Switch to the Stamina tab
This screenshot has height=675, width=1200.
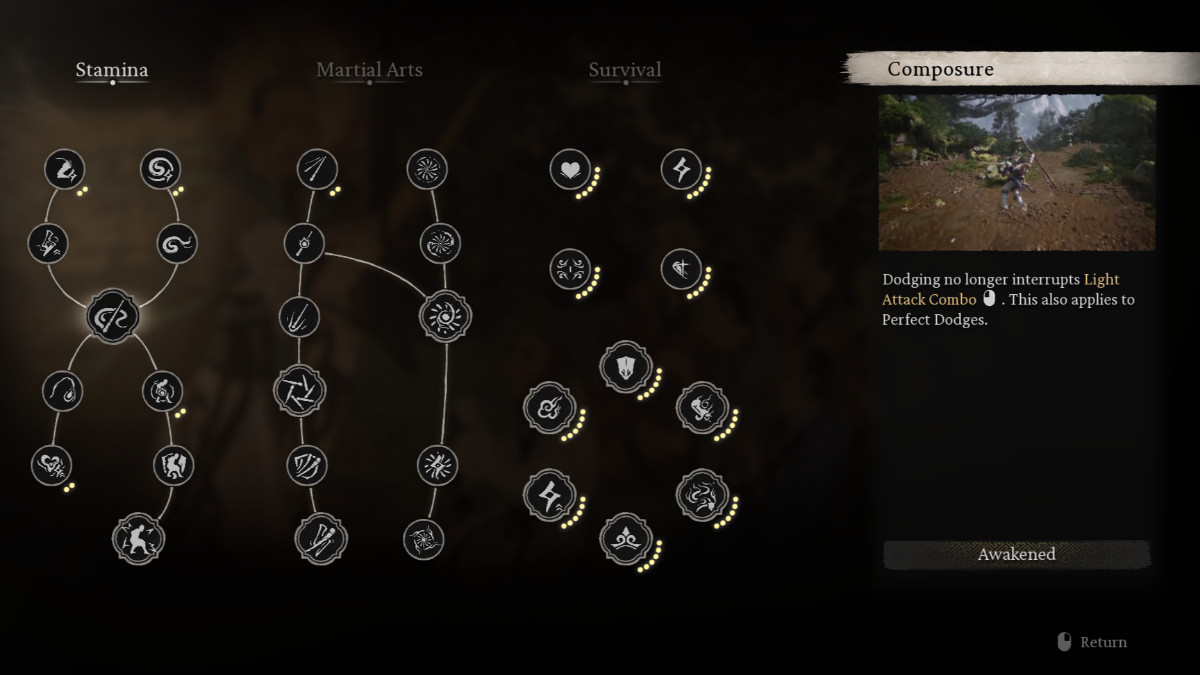click(112, 70)
